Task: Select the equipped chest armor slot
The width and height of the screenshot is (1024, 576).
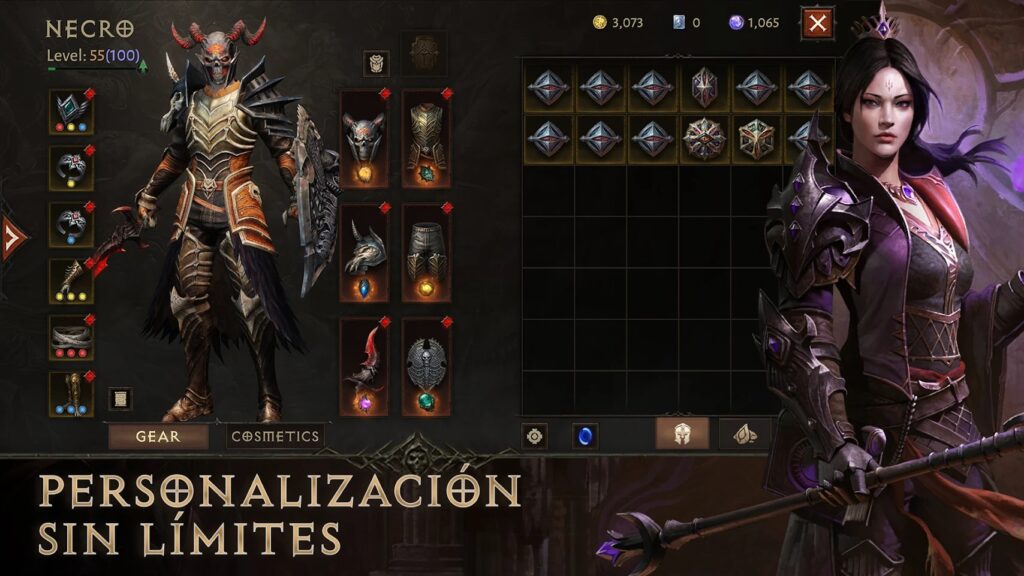Action: [426, 138]
